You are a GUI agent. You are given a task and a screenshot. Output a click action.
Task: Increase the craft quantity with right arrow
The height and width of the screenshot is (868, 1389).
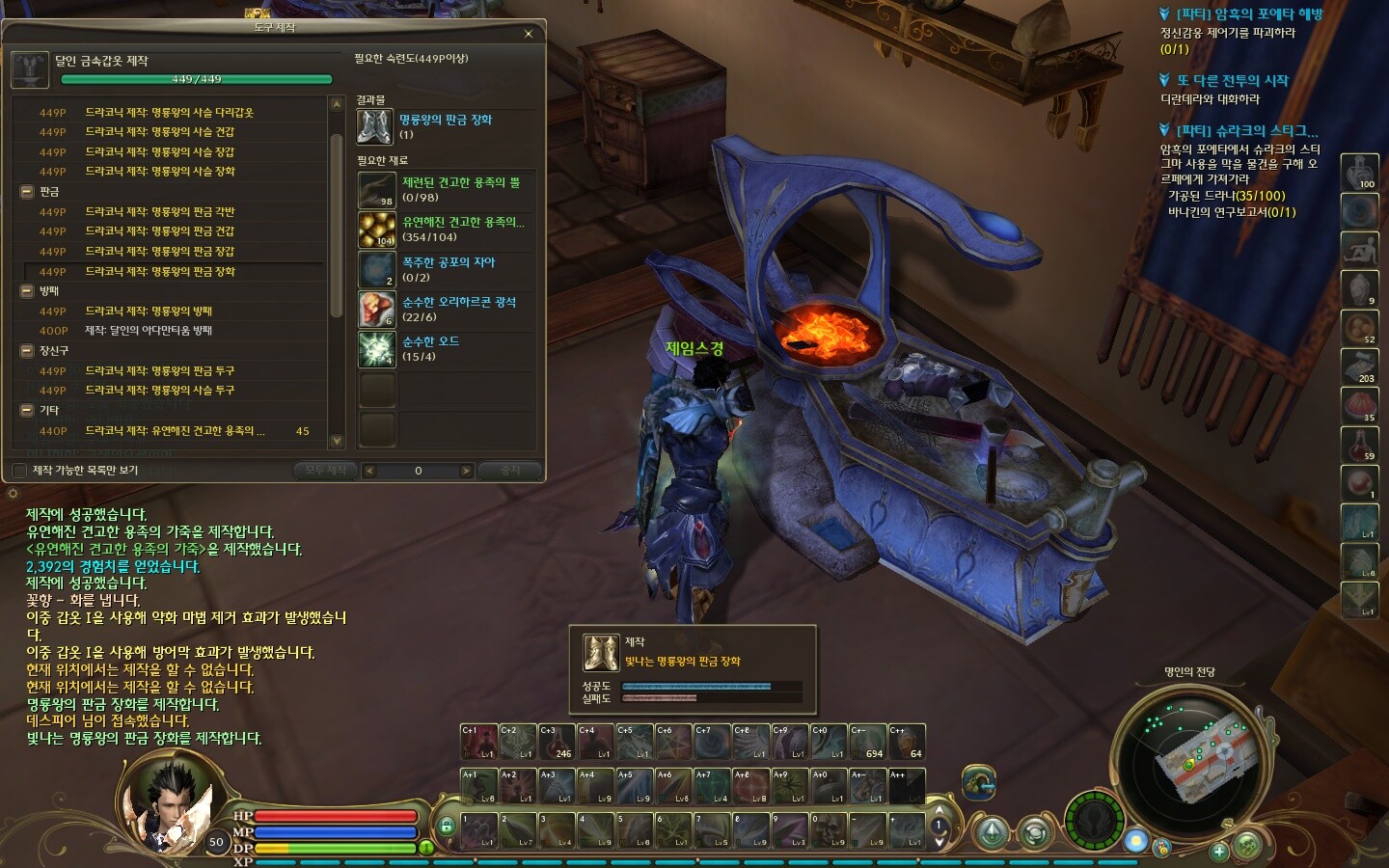[x=466, y=471]
